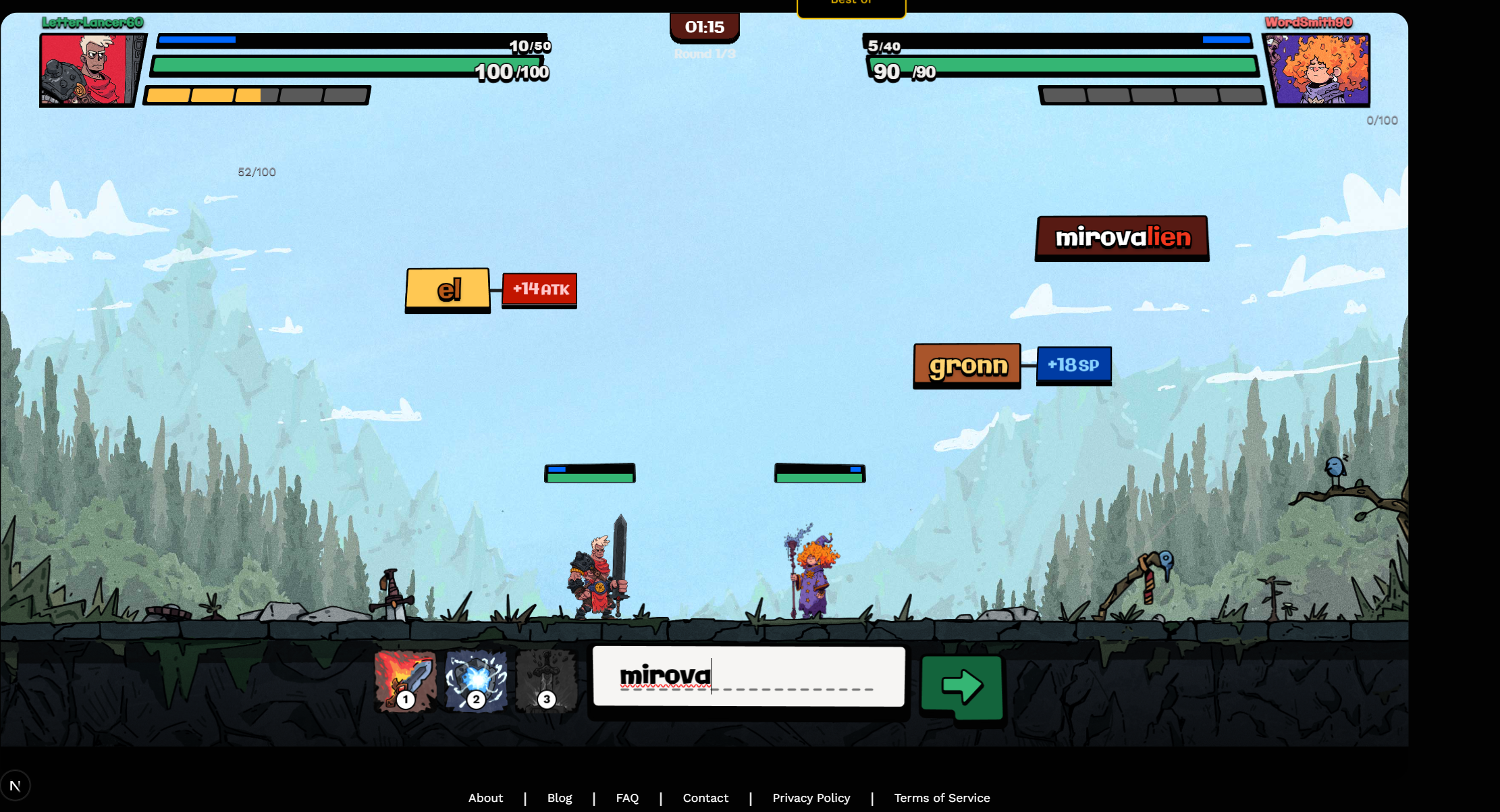Screen dimensions: 1500x812
Task: Click LetterLancer60's character portrait
Action: point(90,70)
